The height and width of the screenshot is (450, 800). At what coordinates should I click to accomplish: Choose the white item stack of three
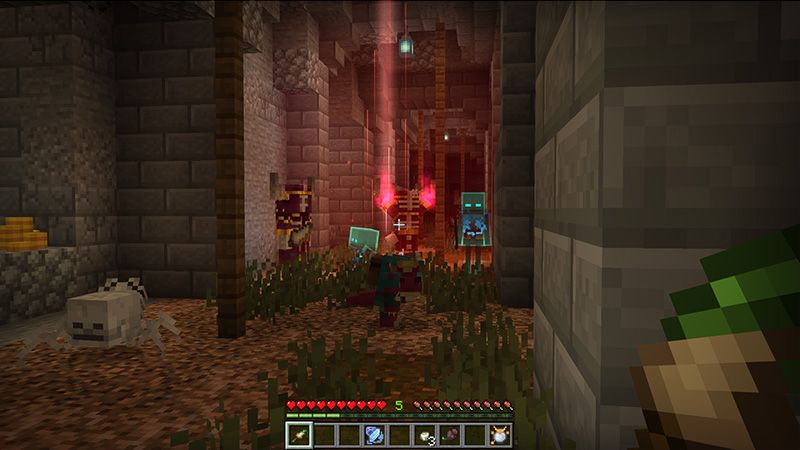pyautogui.click(x=424, y=435)
